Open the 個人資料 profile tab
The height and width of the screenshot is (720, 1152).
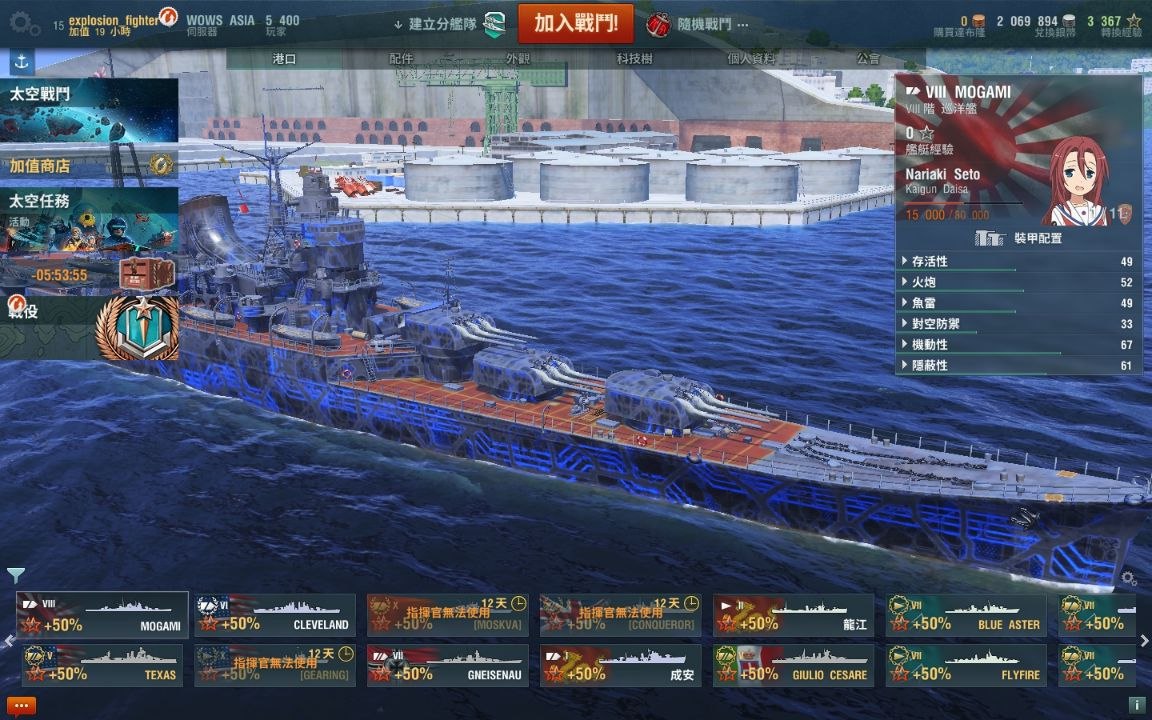tap(751, 59)
